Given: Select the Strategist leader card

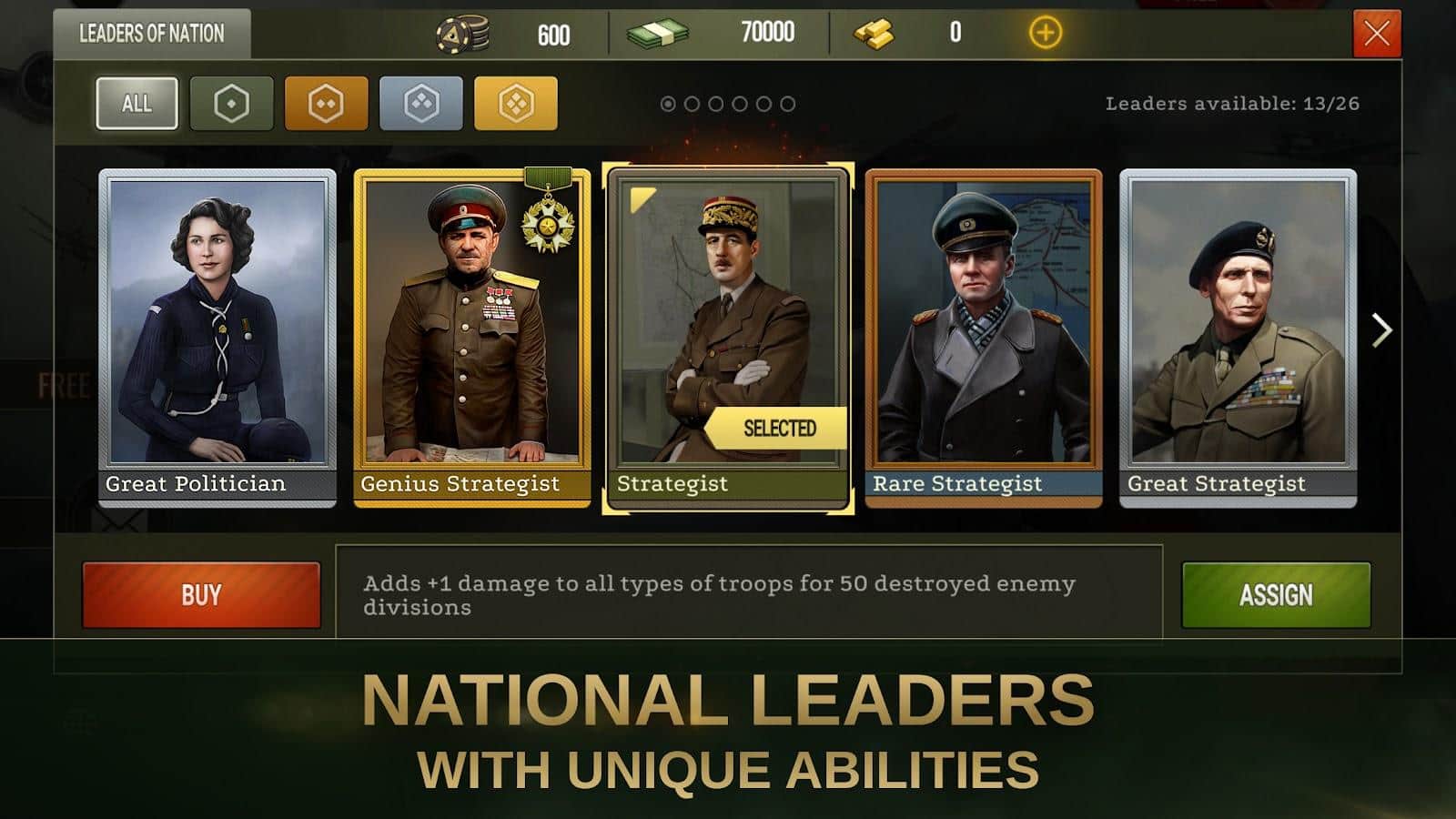Looking at the screenshot, I should (x=727, y=337).
